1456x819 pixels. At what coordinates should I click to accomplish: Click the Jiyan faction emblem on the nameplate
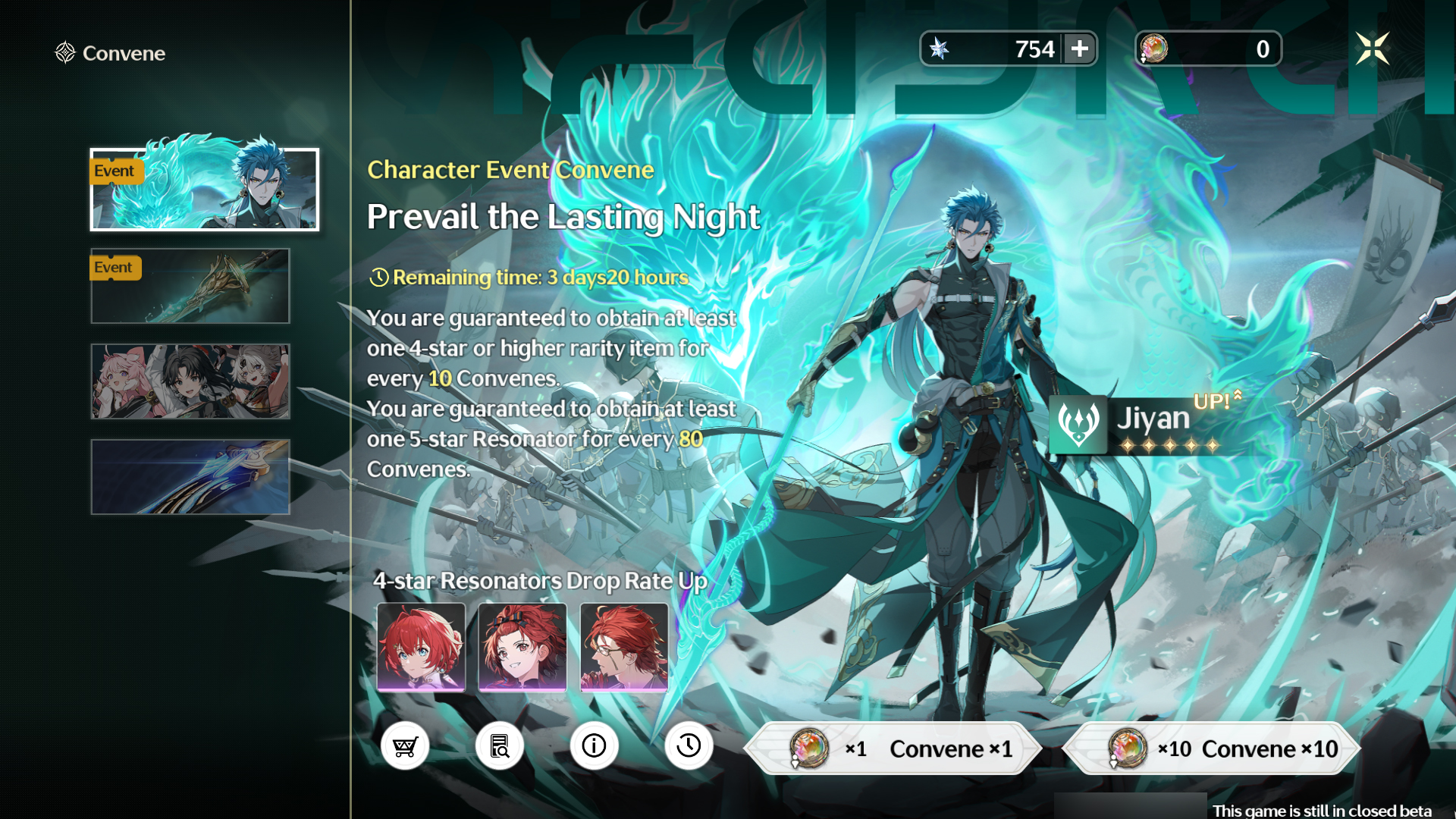tap(1078, 422)
